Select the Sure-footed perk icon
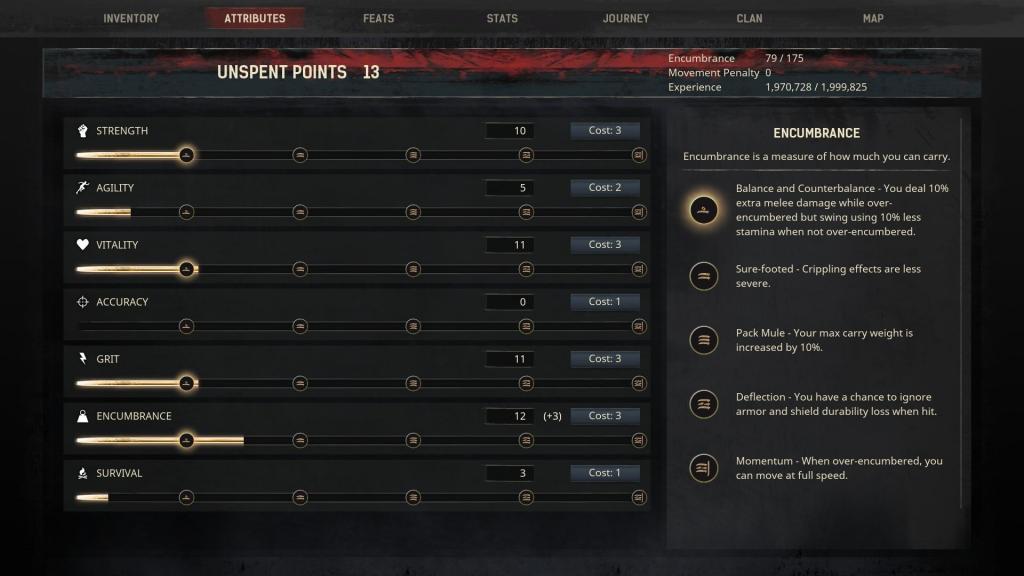Viewport: 1024px width, 576px height. point(704,276)
